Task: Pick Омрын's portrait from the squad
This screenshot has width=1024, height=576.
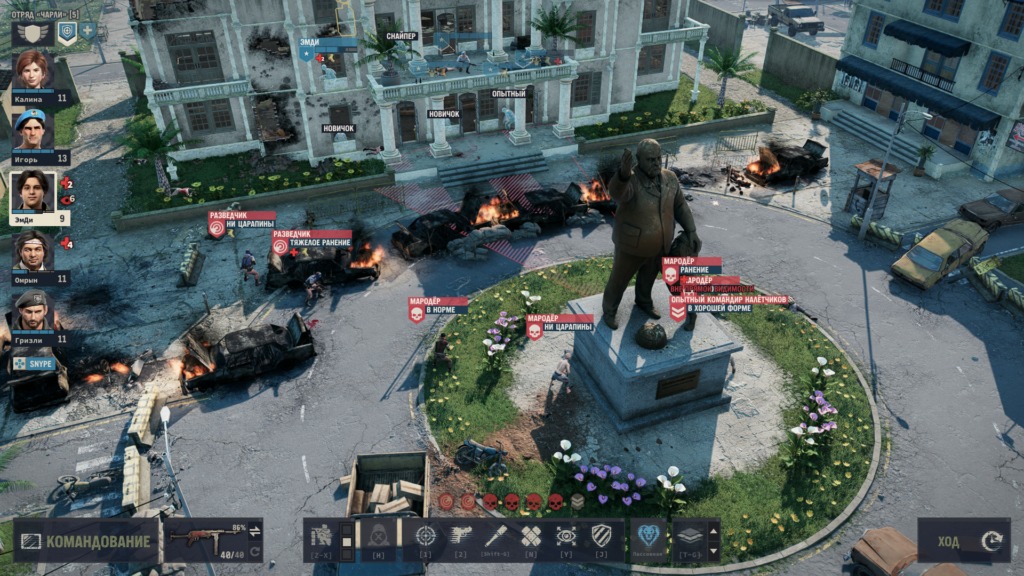Action: tap(32, 251)
